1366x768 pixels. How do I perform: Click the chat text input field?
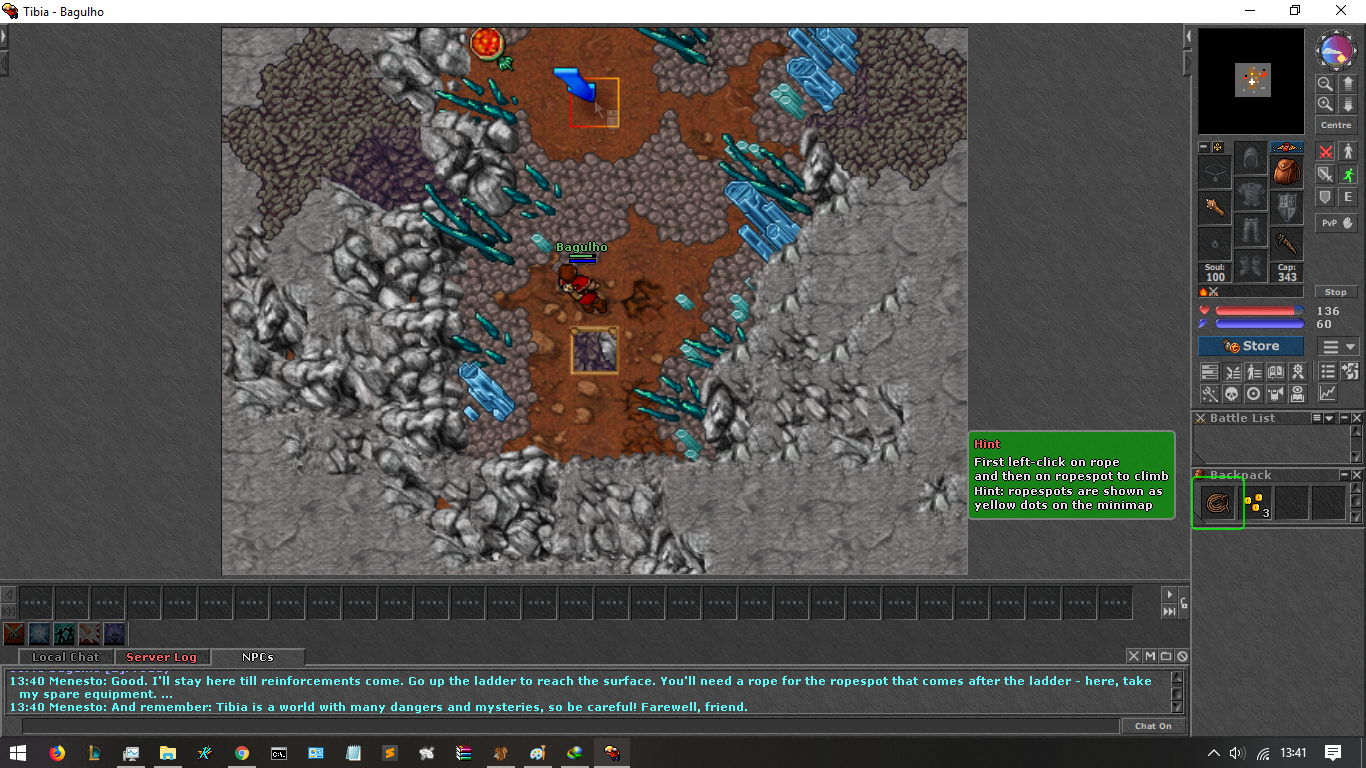point(570,726)
